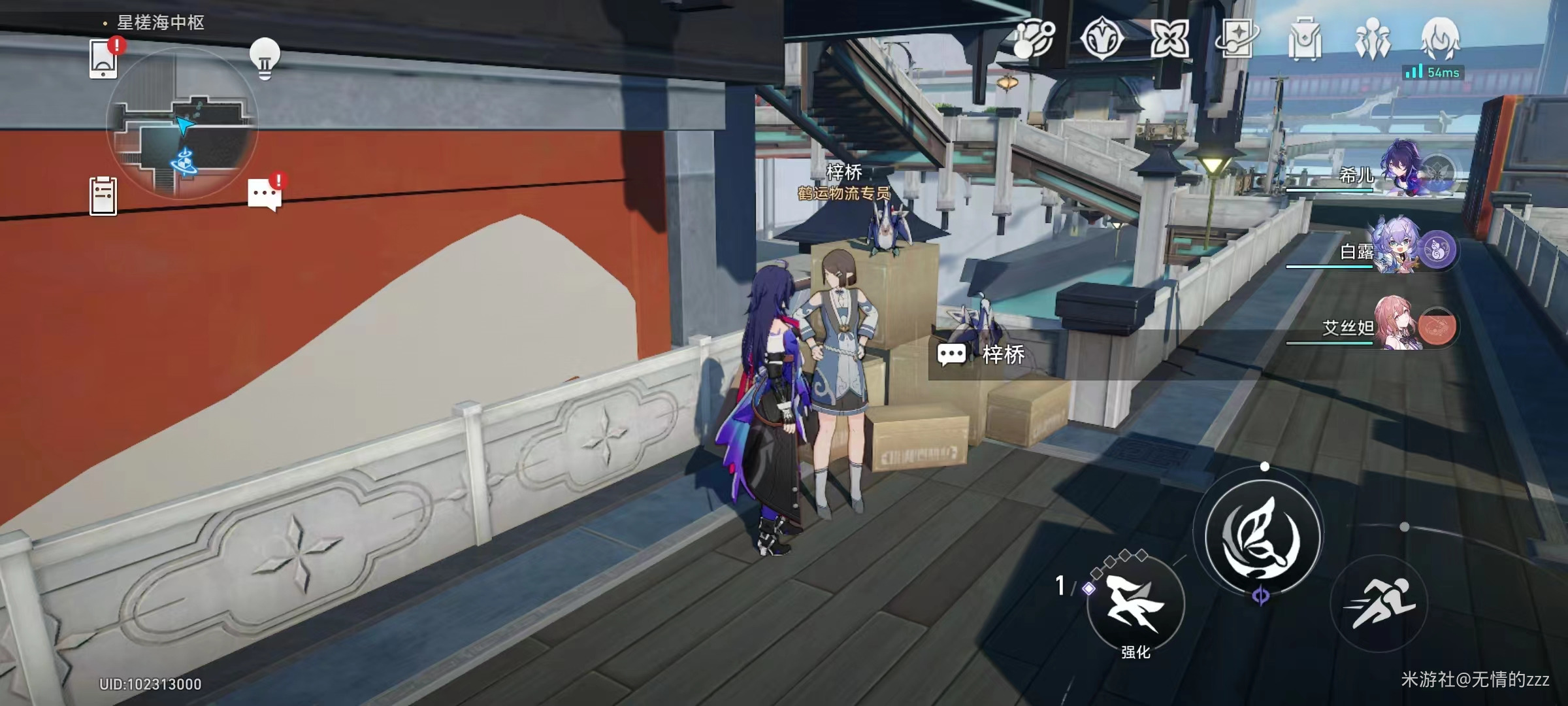The height and width of the screenshot is (706, 1568).
Task: Open the round emblem icon in top bar
Action: pos(1102,39)
